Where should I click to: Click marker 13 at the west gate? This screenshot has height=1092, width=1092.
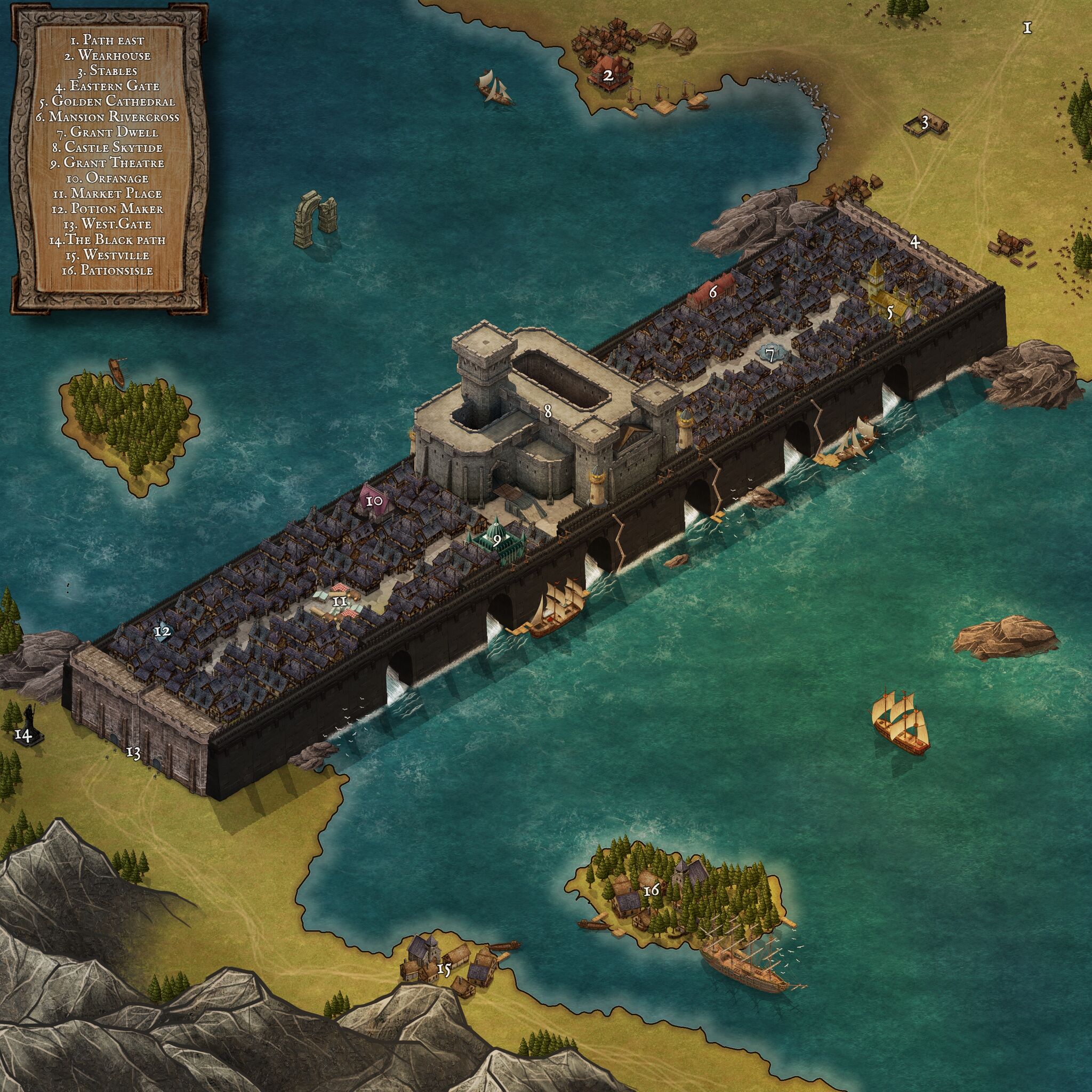click(x=133, y=752)
